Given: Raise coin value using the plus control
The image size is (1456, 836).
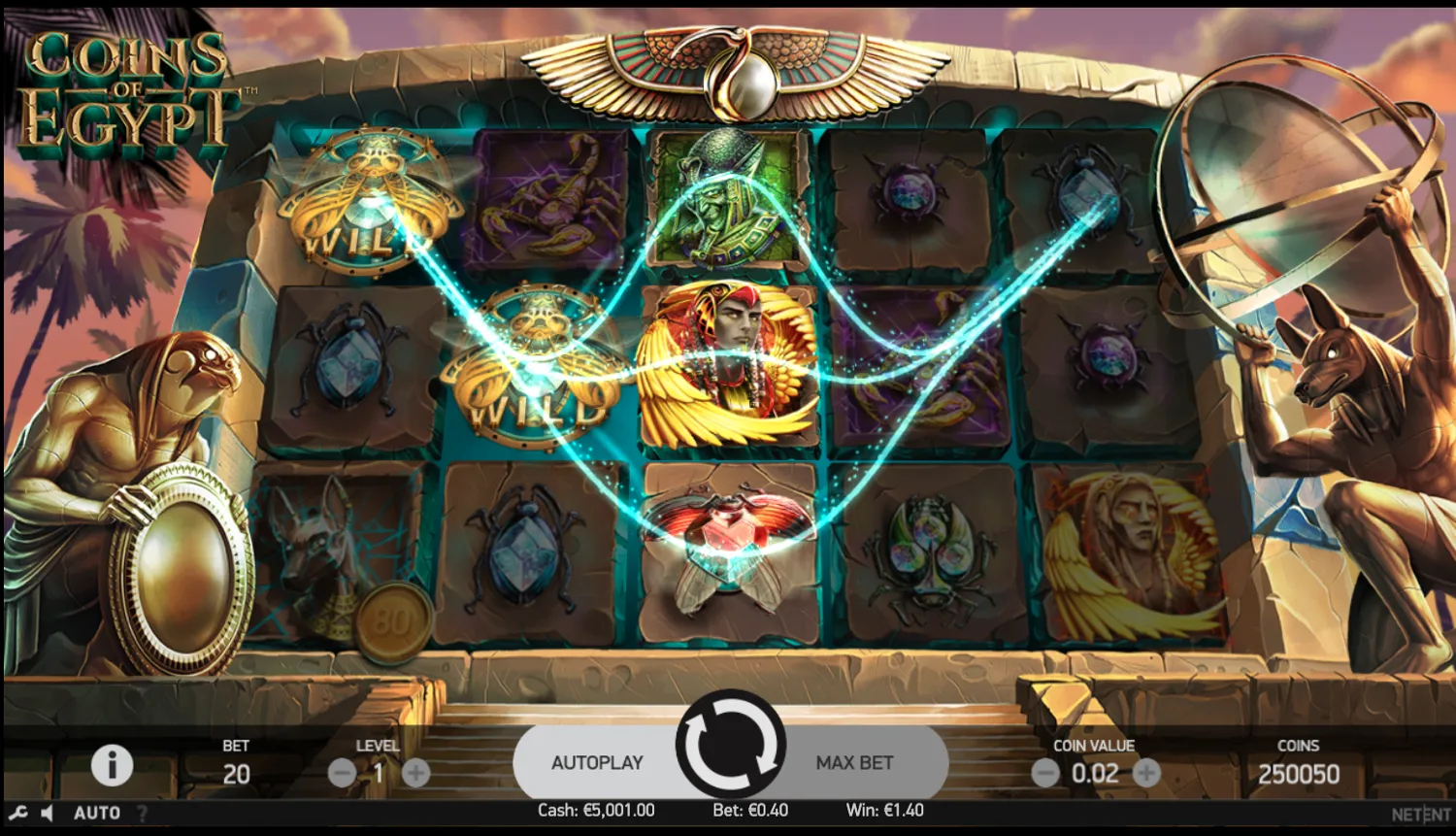Looking at the screenshot, I should click(x=1148, y=773).
